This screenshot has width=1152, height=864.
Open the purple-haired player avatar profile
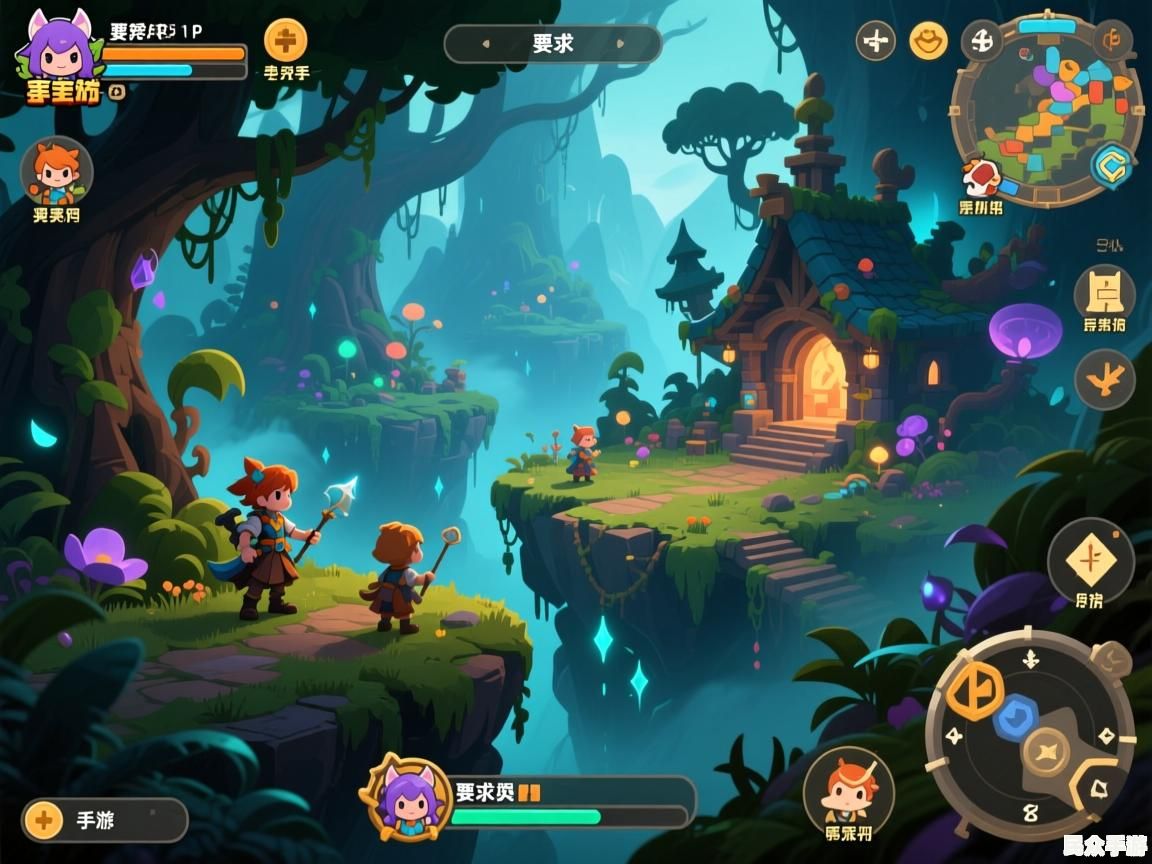[x=57, y=52]
